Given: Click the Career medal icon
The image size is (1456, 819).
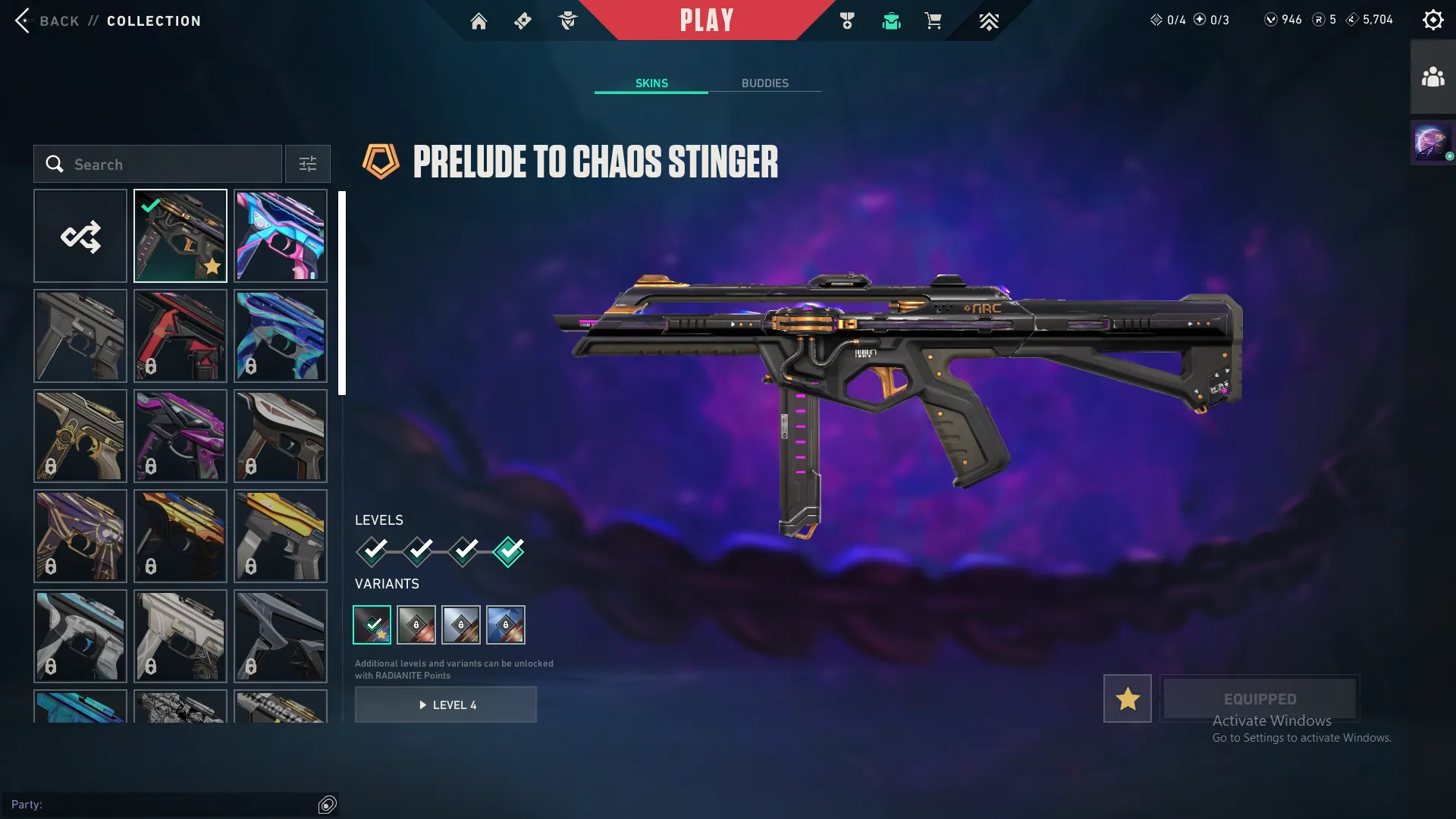Looking at the screenshot, I should pyautogui.click(x=847, y=20).
